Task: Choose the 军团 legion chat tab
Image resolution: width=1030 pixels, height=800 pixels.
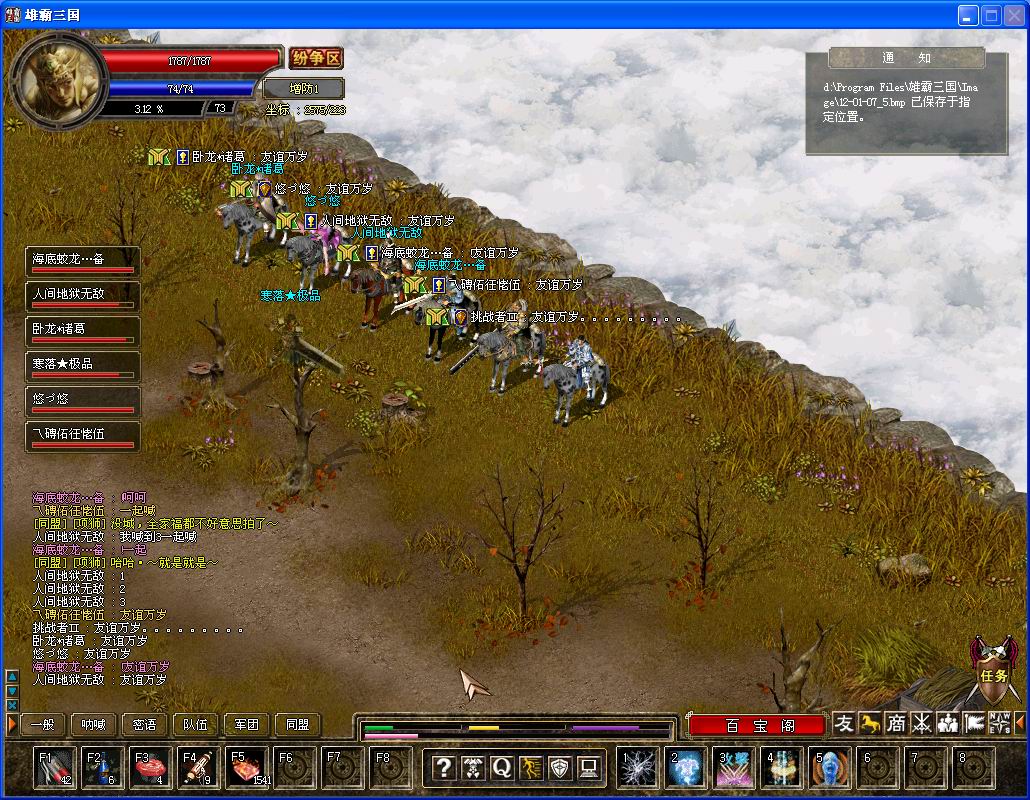Action: pos(247,725)
